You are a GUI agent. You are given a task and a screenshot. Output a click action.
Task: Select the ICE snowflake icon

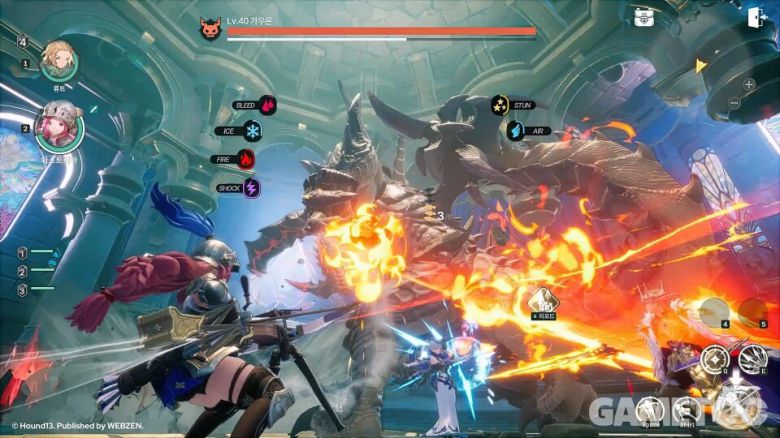(x=253, y=131)
